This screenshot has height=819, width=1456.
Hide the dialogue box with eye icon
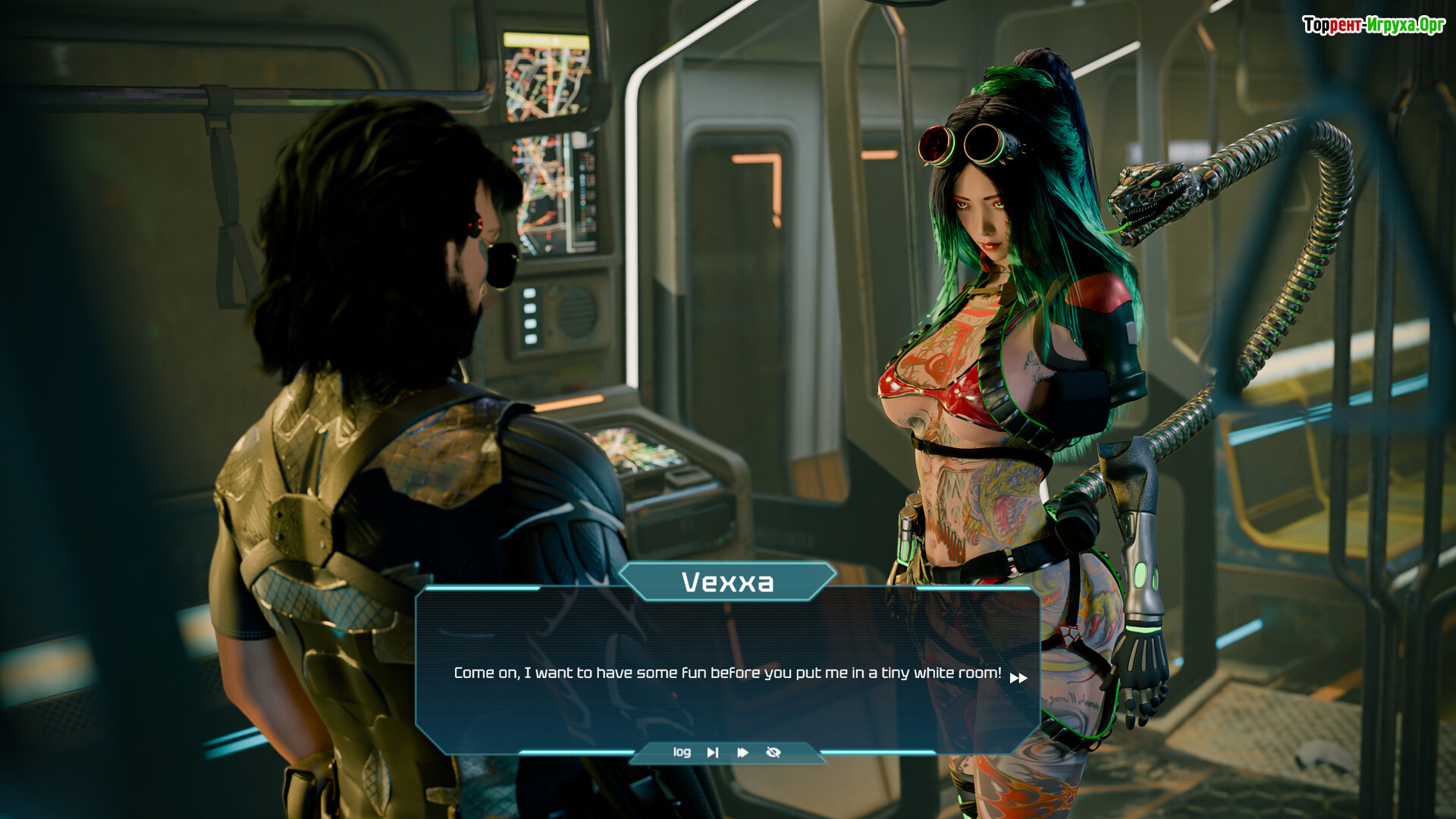[x=773, y=752]
